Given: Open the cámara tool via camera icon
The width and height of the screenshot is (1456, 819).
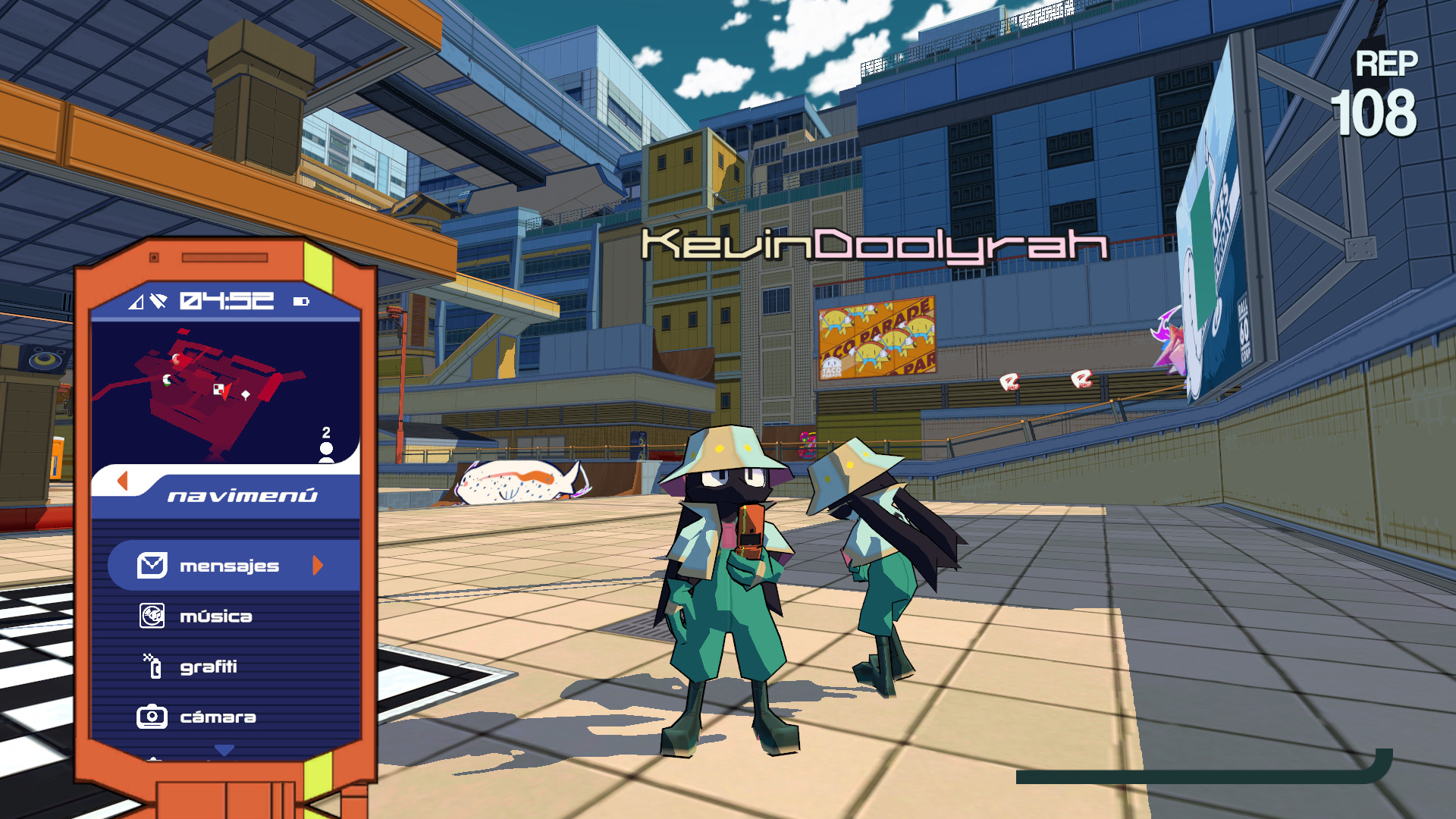Looking at the screenshot, I should pos(152,716).
